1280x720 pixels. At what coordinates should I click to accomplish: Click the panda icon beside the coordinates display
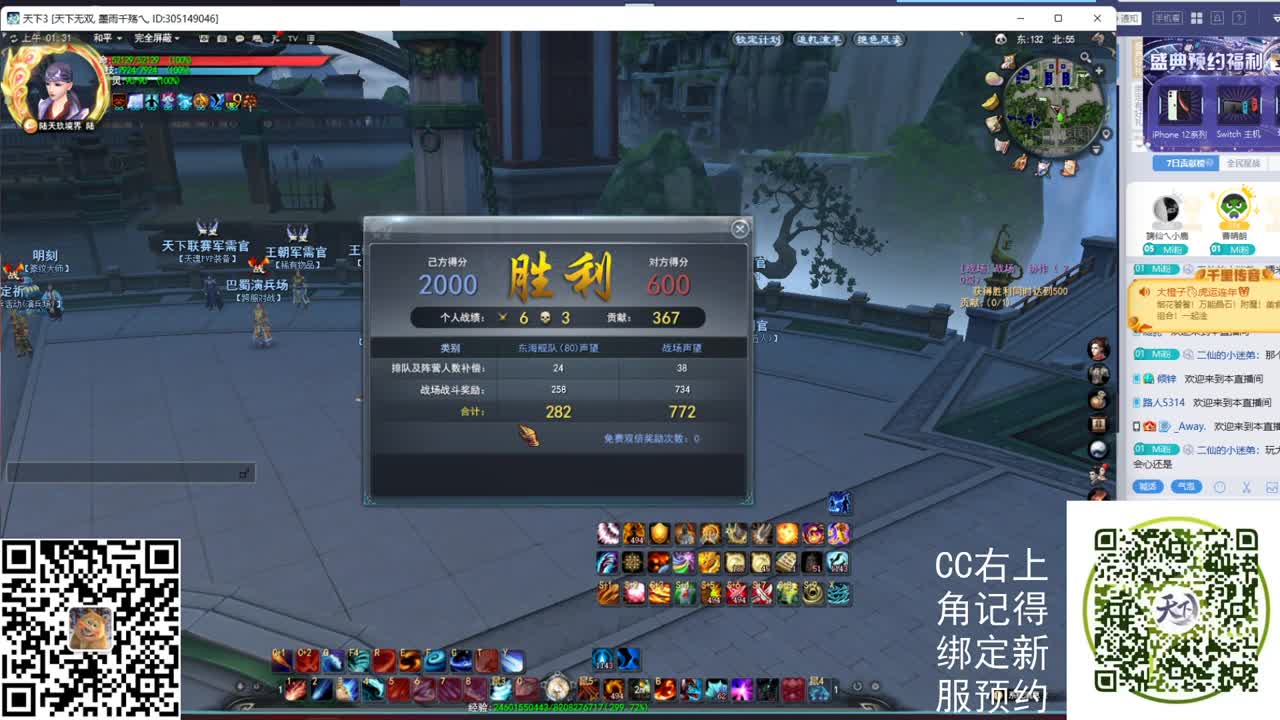point(1000,38)
